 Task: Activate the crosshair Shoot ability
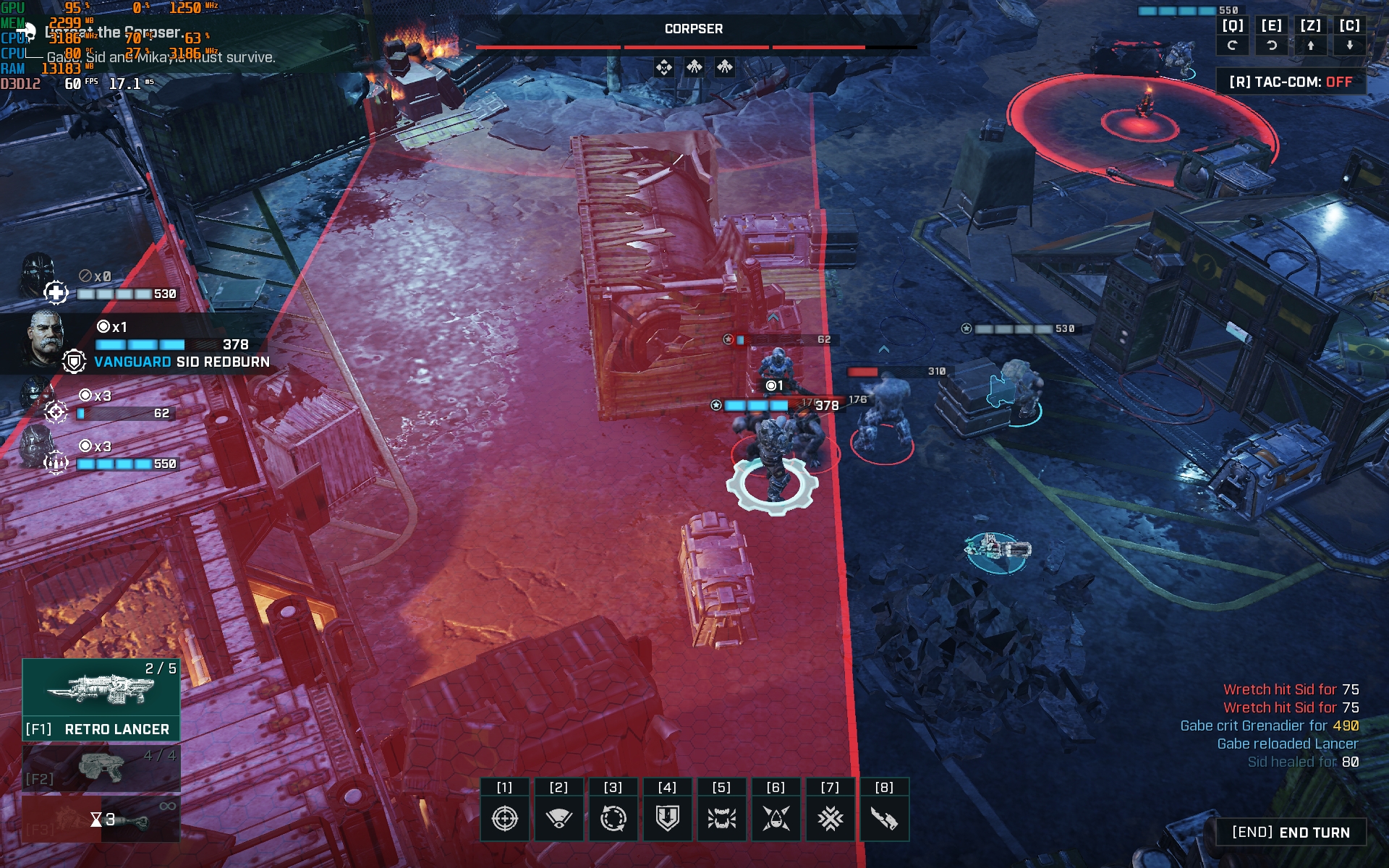click(x=504, y=818)
